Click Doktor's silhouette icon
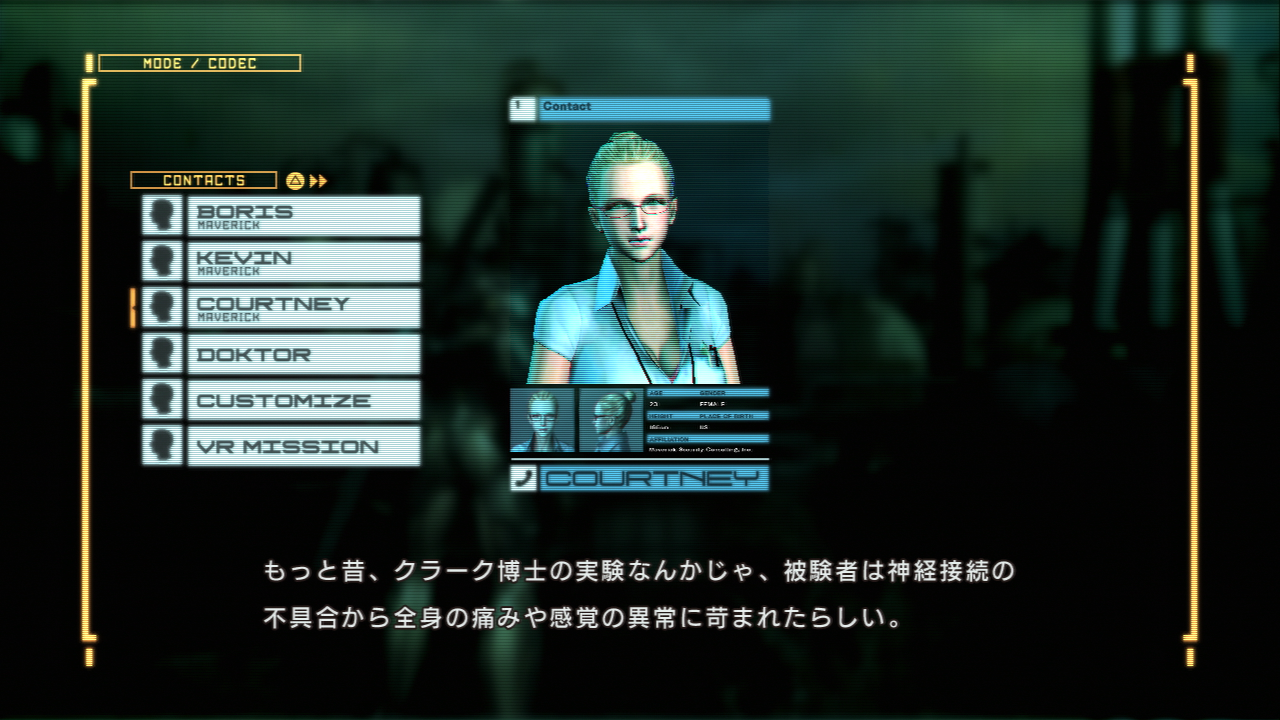The height and width of the screenshot is (720, 1280). [162, 353]
